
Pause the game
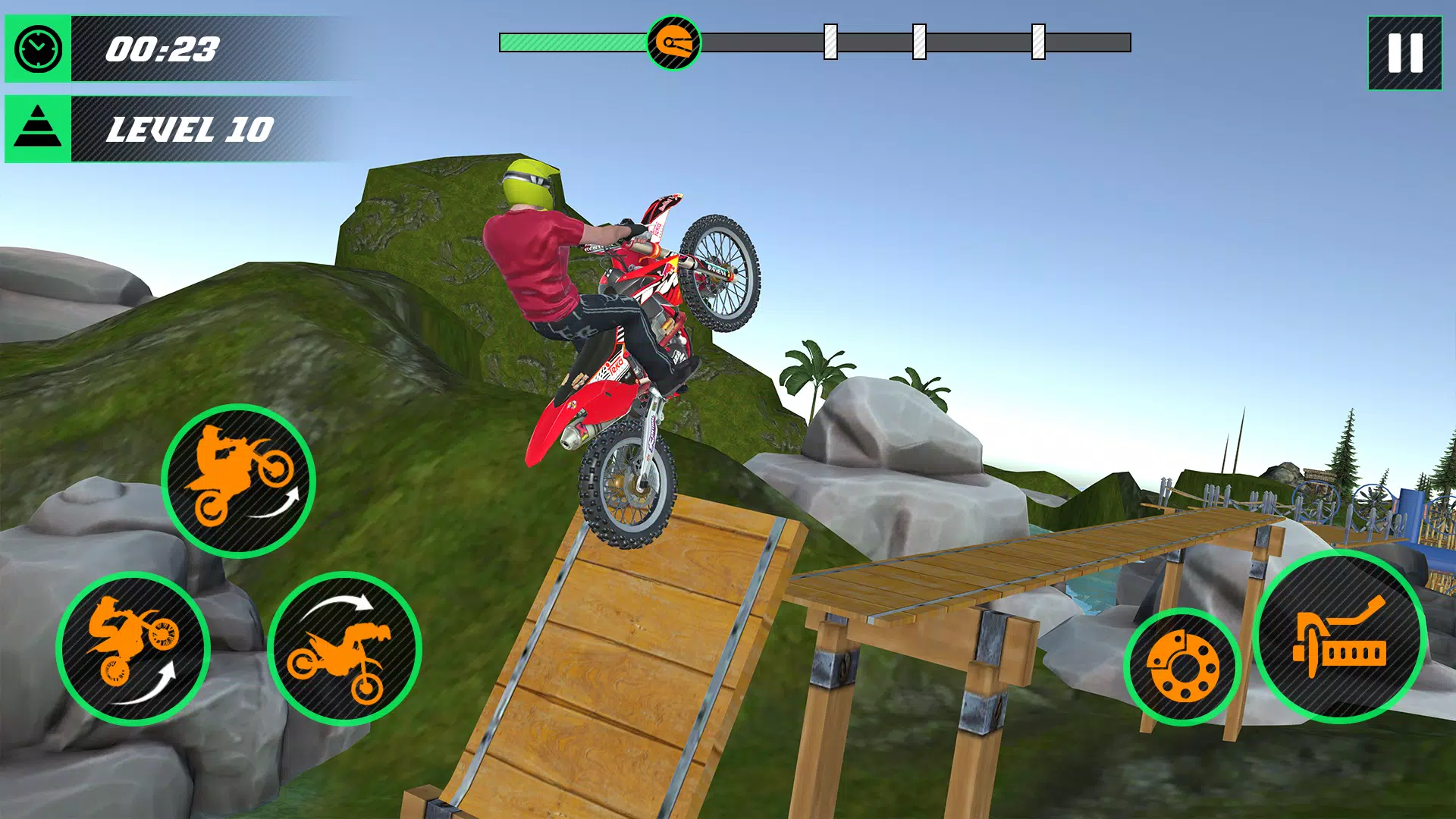click(1404, 54)
